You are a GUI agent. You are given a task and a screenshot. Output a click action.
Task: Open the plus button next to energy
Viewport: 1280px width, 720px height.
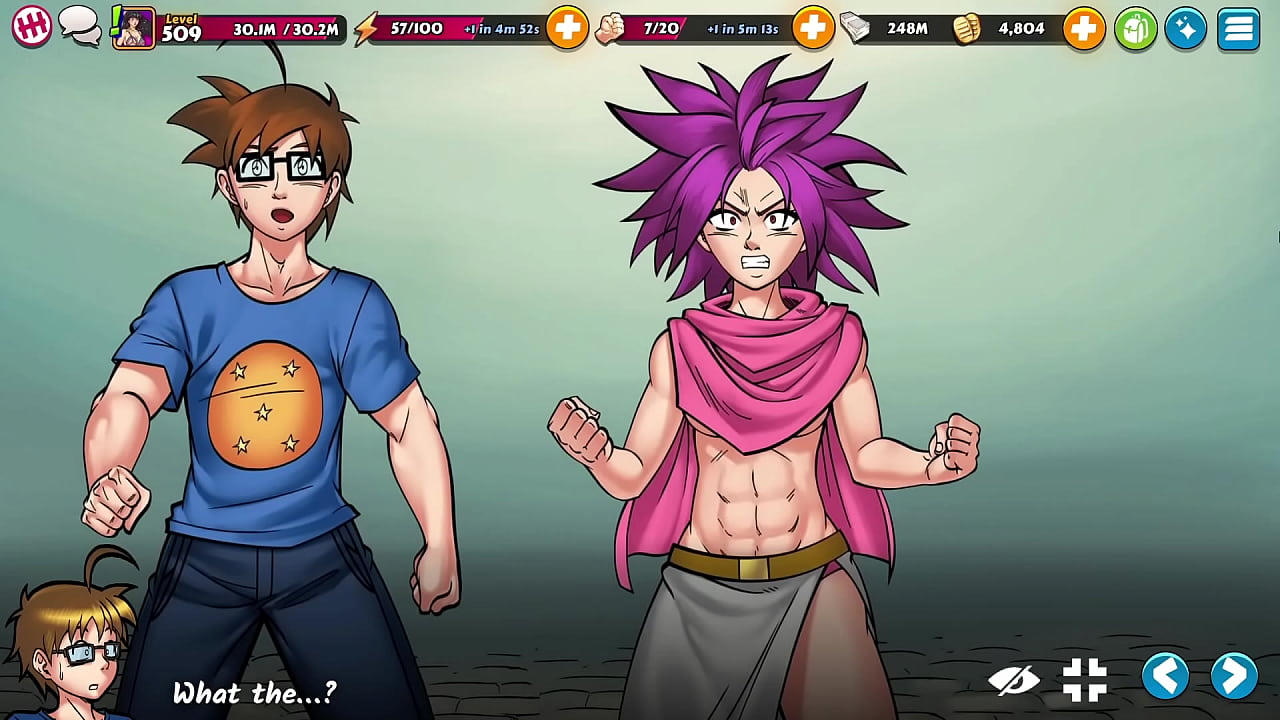tap(568, 27)
